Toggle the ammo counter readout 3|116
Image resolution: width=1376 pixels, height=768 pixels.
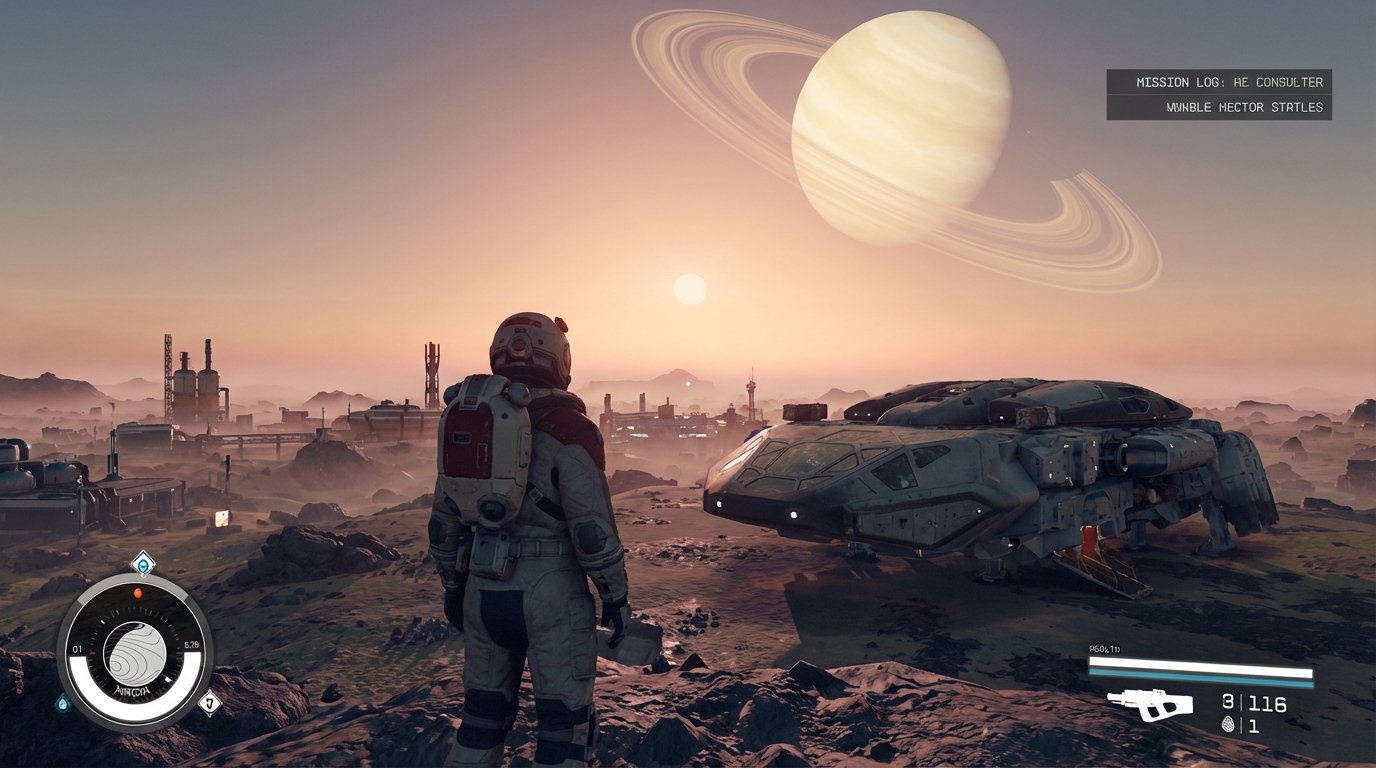[1254, 702]
